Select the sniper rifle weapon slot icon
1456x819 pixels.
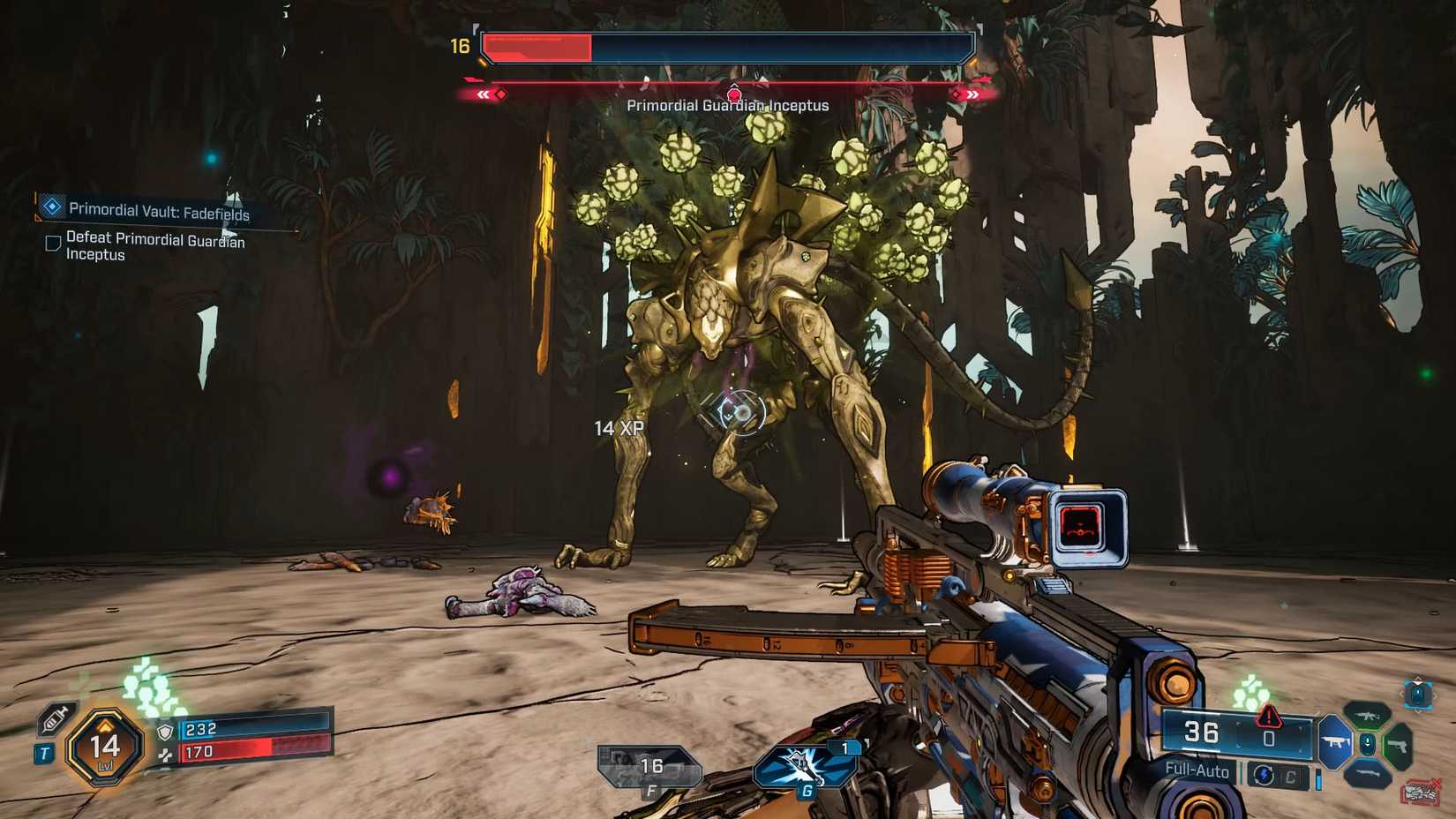[1368, 773]
